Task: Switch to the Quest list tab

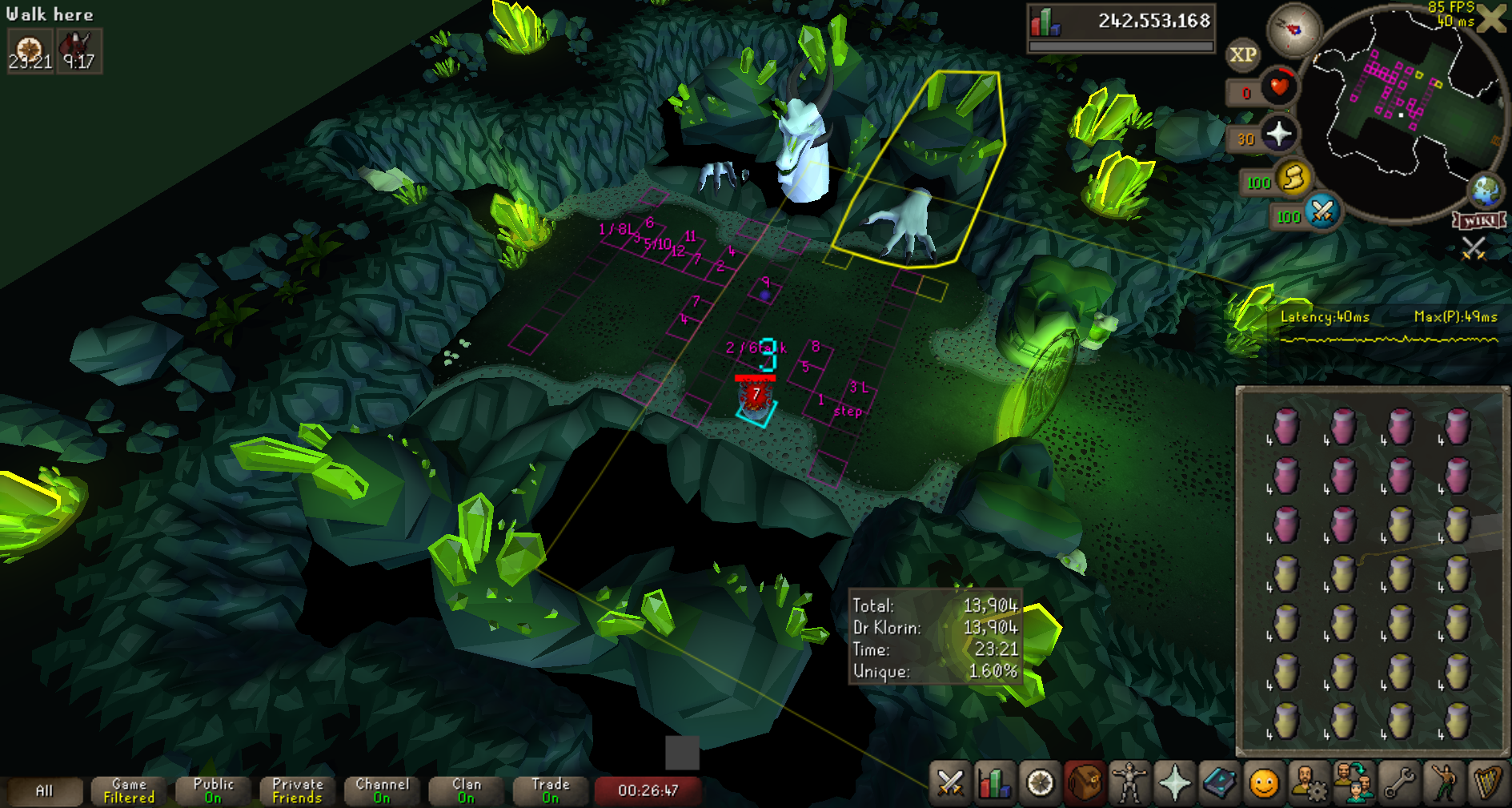Action: click(1040, 783)
